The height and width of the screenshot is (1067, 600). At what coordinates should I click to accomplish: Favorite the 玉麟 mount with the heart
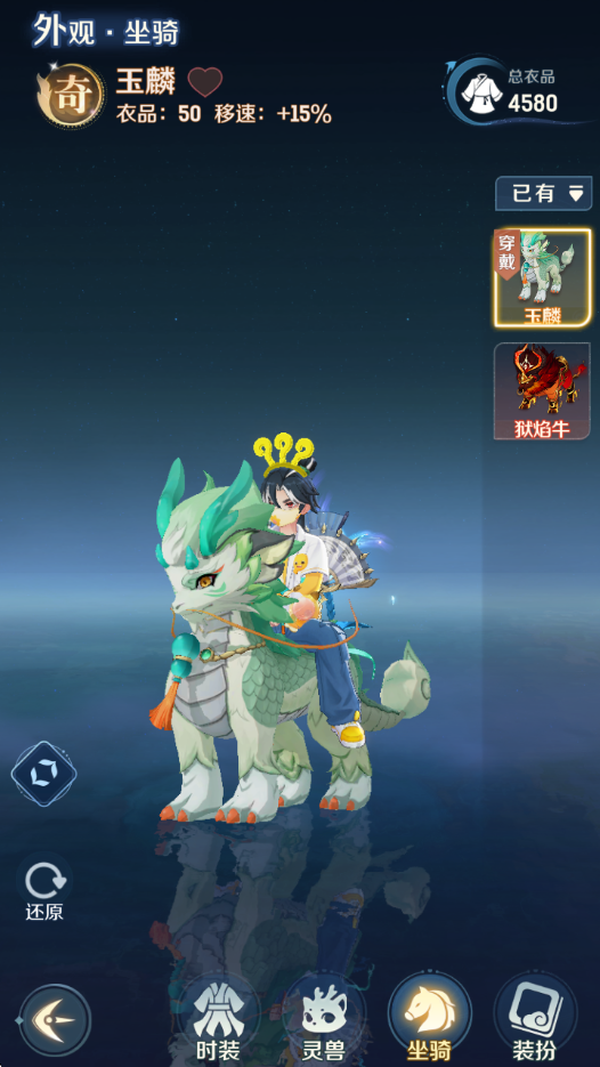click(x=205, y=81)
